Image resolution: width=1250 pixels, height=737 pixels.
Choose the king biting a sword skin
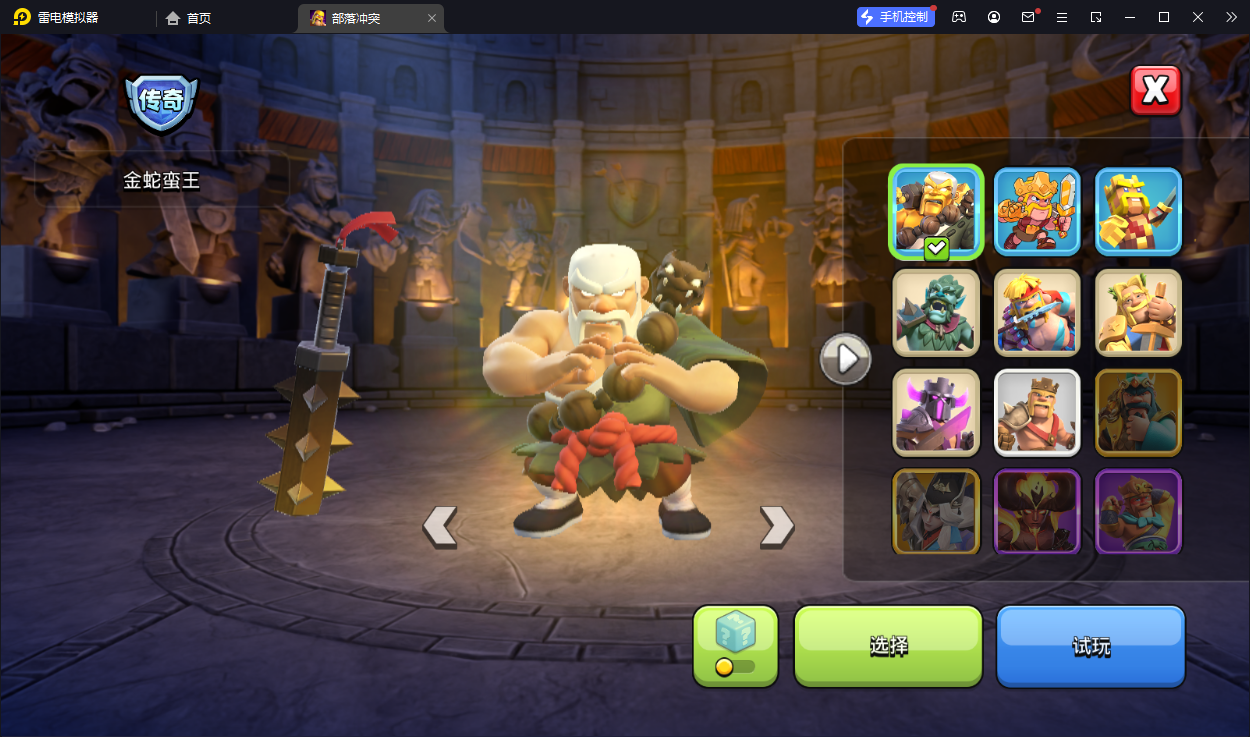point(1037,312)
